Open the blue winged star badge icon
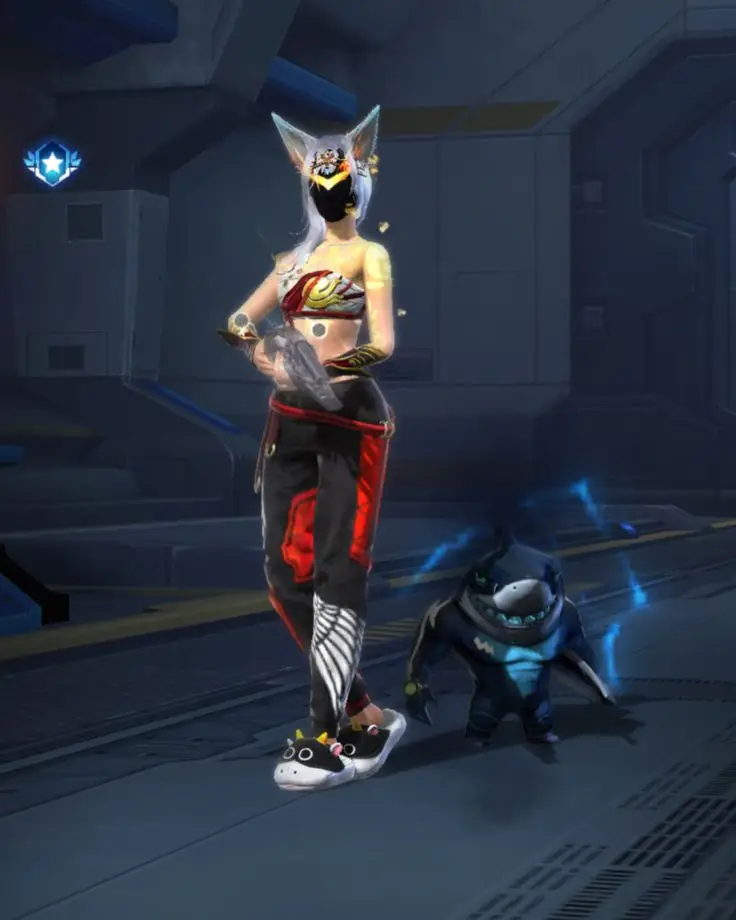 pos(52,162)
